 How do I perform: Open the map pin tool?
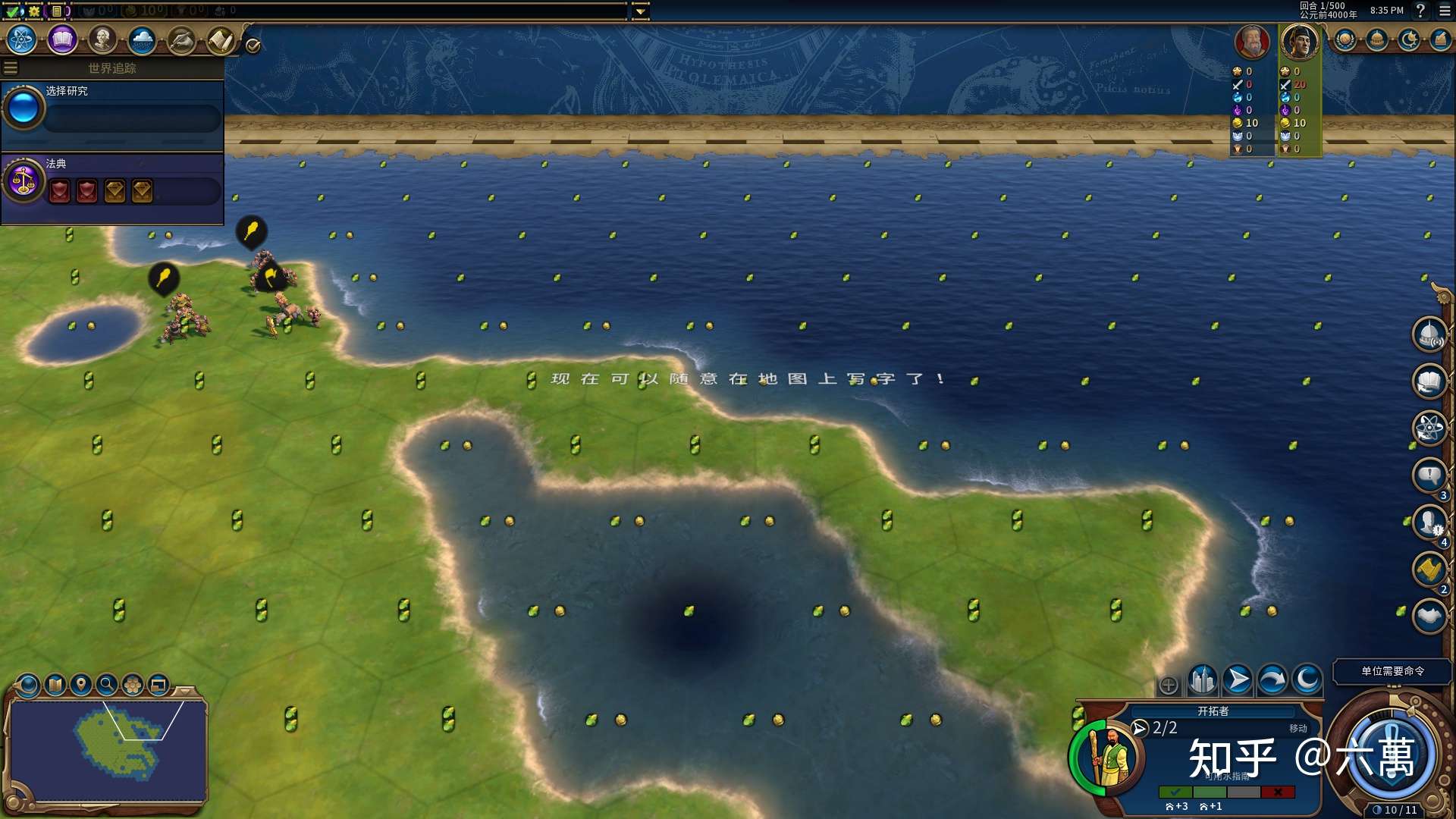(80, 685)
